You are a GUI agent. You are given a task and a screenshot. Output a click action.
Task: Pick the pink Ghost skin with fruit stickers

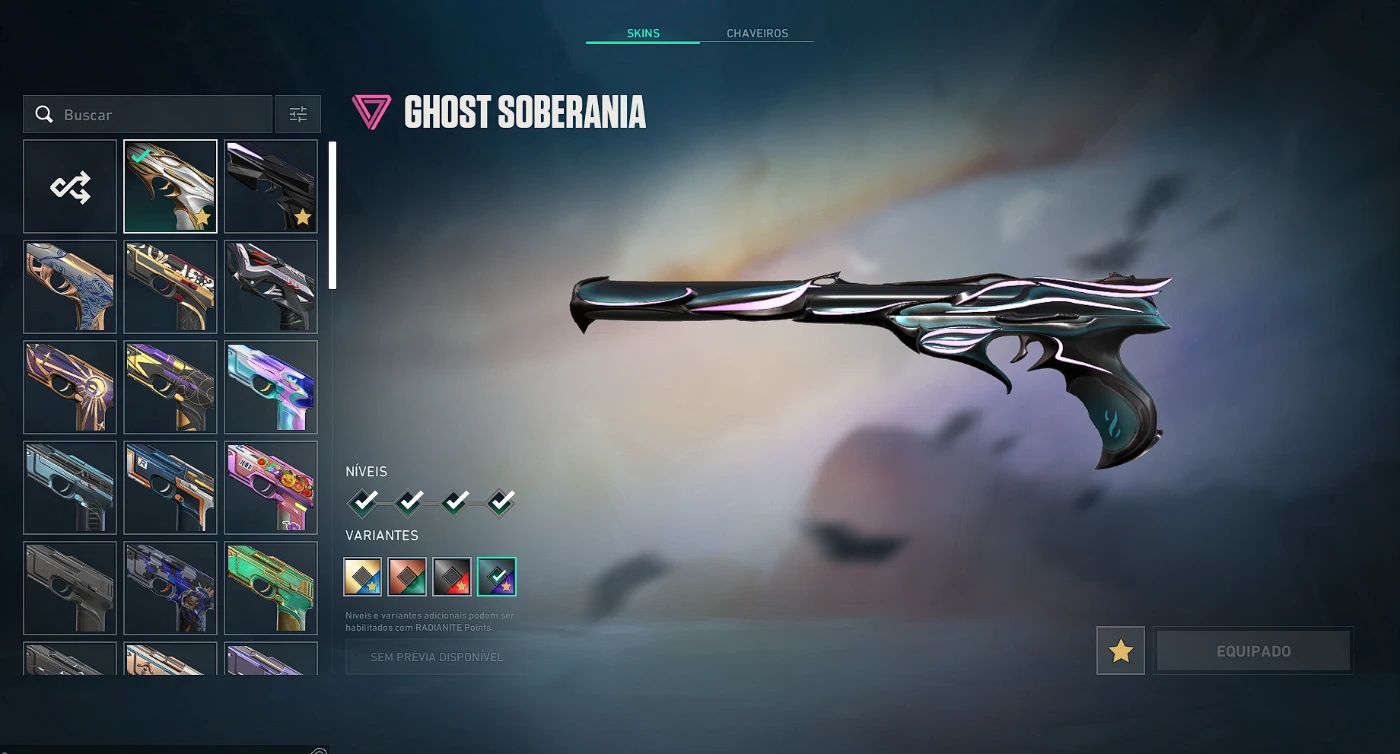(271, 488)
